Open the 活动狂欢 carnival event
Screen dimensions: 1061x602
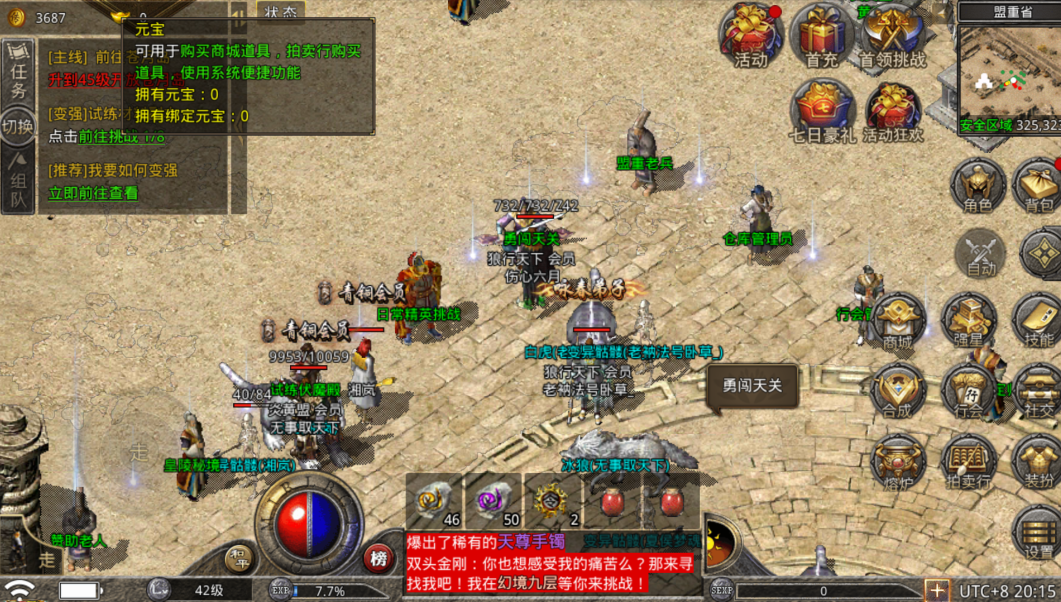(893, 110)
